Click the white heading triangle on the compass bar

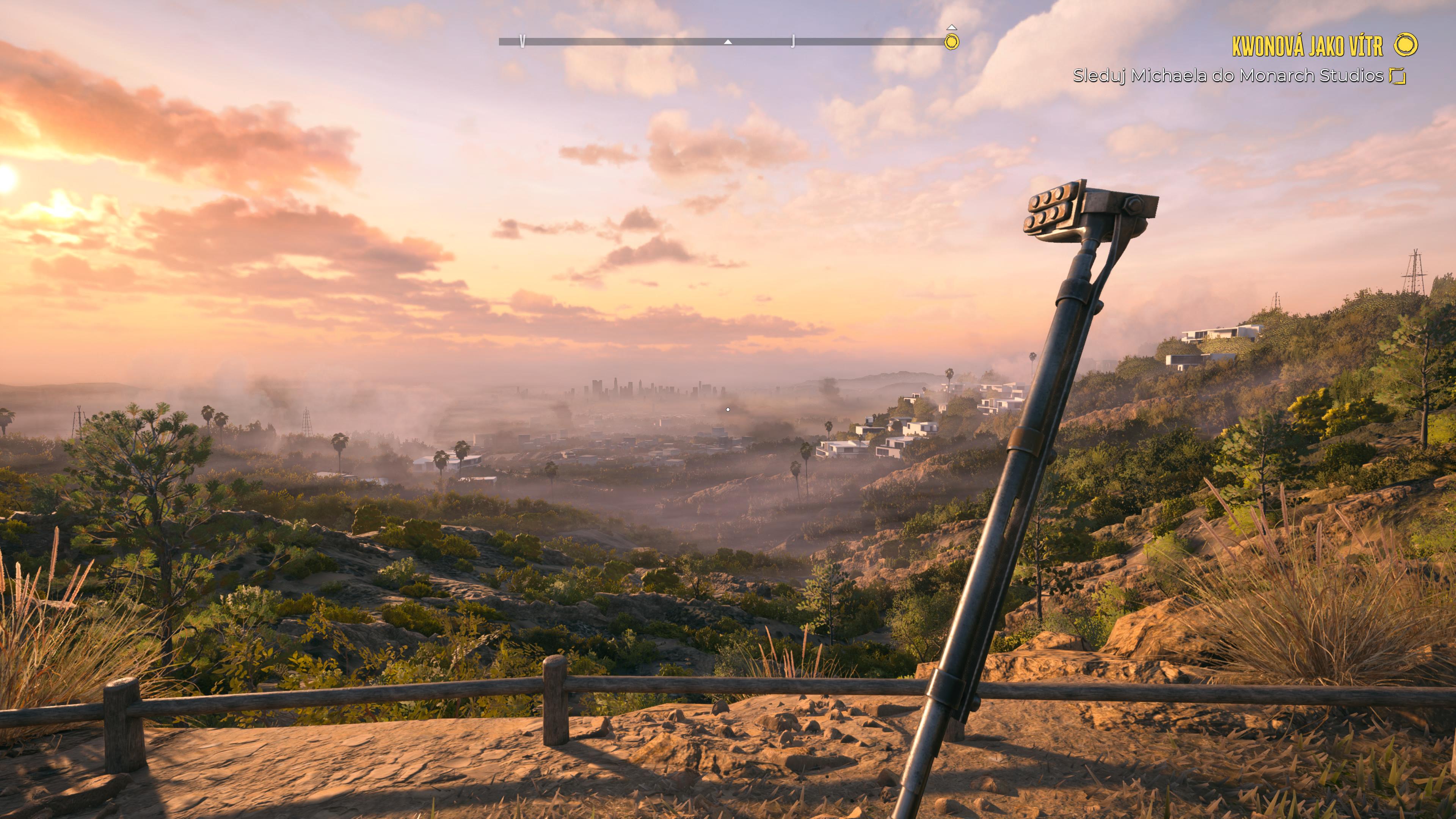(728, 42)
